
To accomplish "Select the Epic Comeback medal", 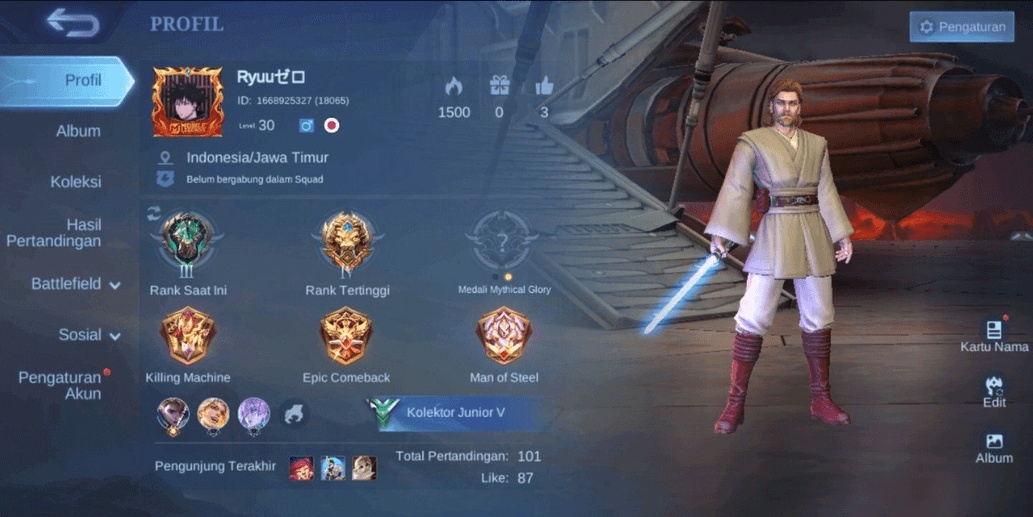I will point(346,337).
